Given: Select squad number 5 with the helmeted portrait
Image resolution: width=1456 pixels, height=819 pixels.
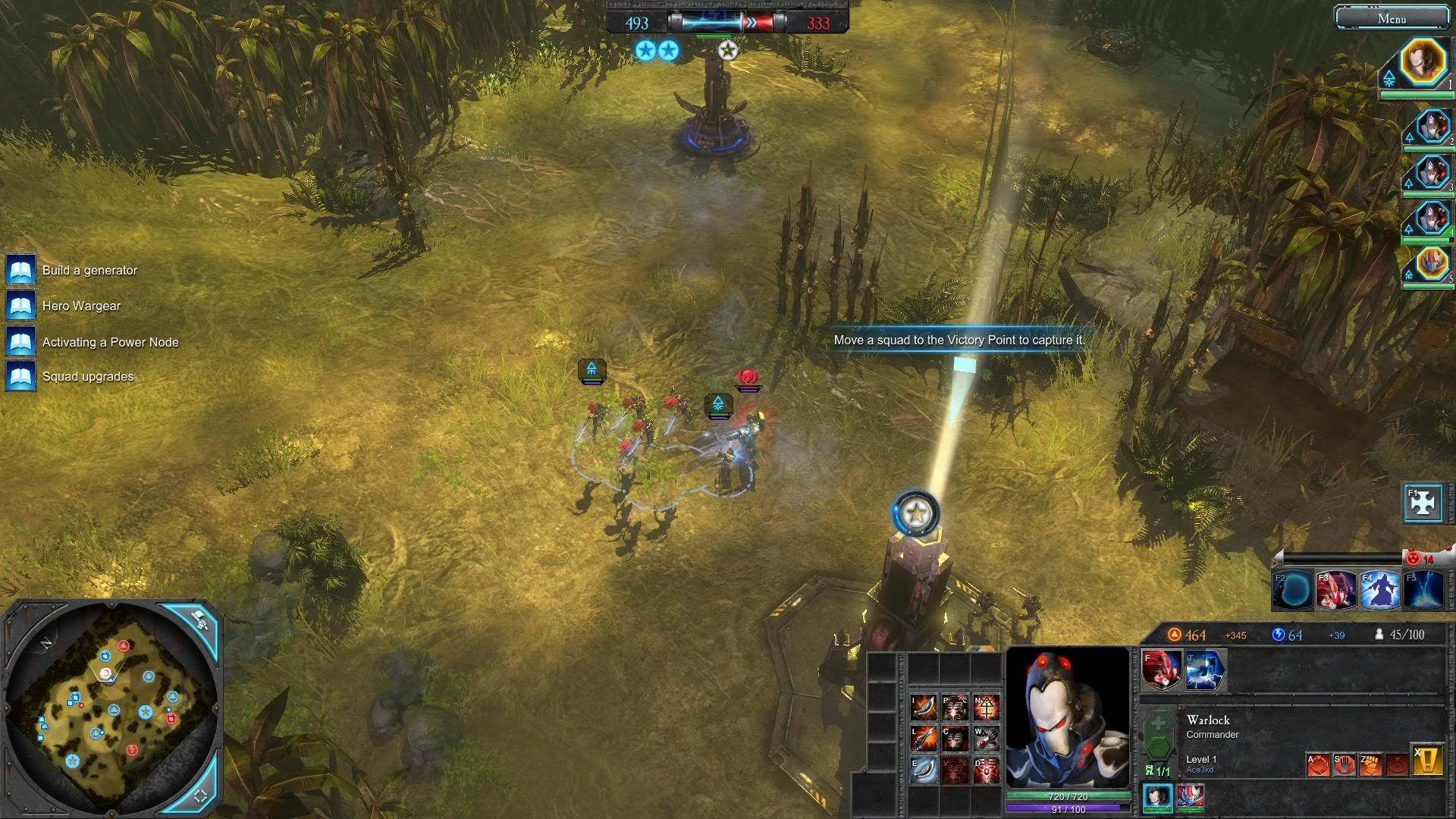Looking at the screenshot, I should click(x=1432, y=265).
